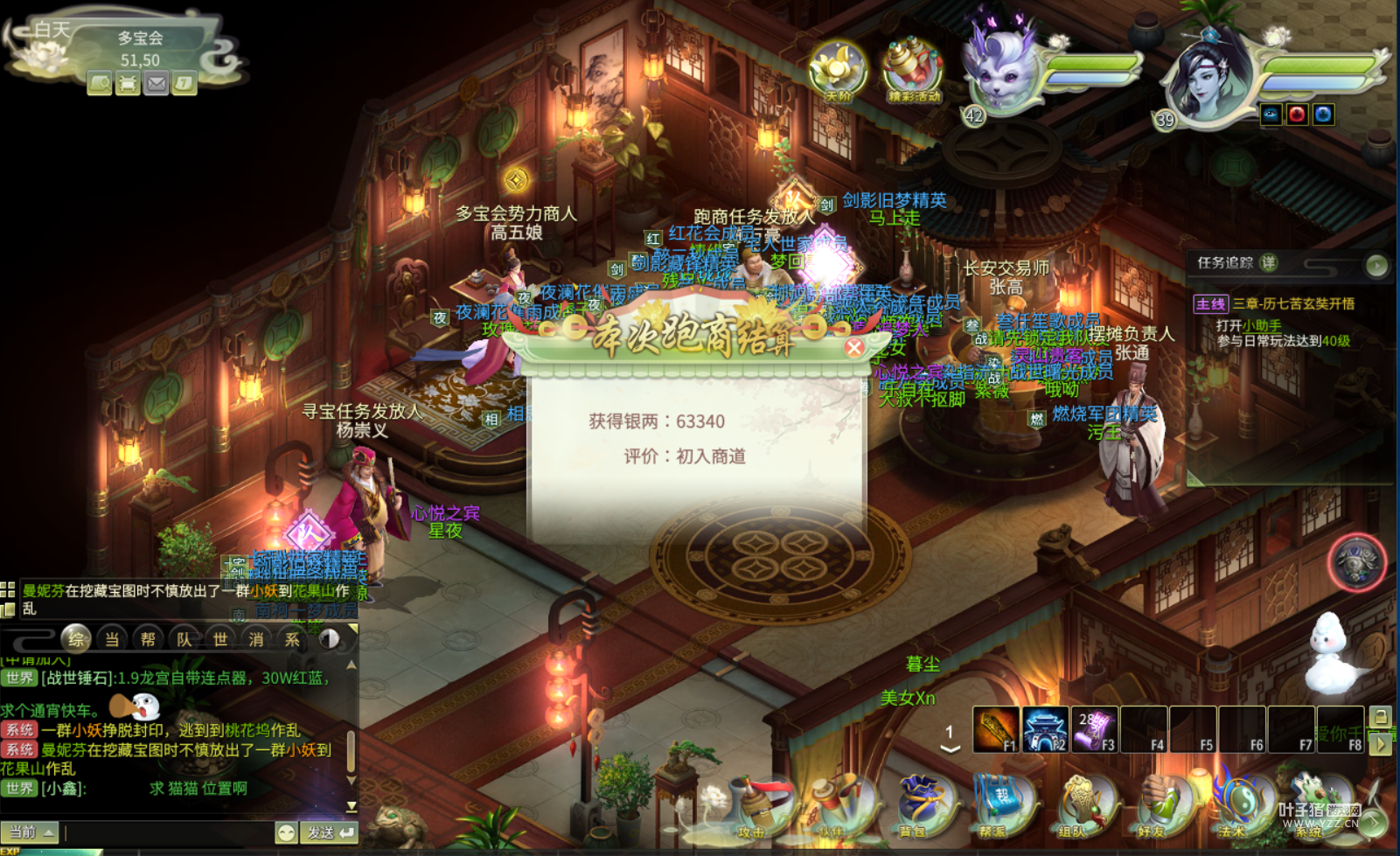Open the 帮派 guild menu

[x=993, y=806]
